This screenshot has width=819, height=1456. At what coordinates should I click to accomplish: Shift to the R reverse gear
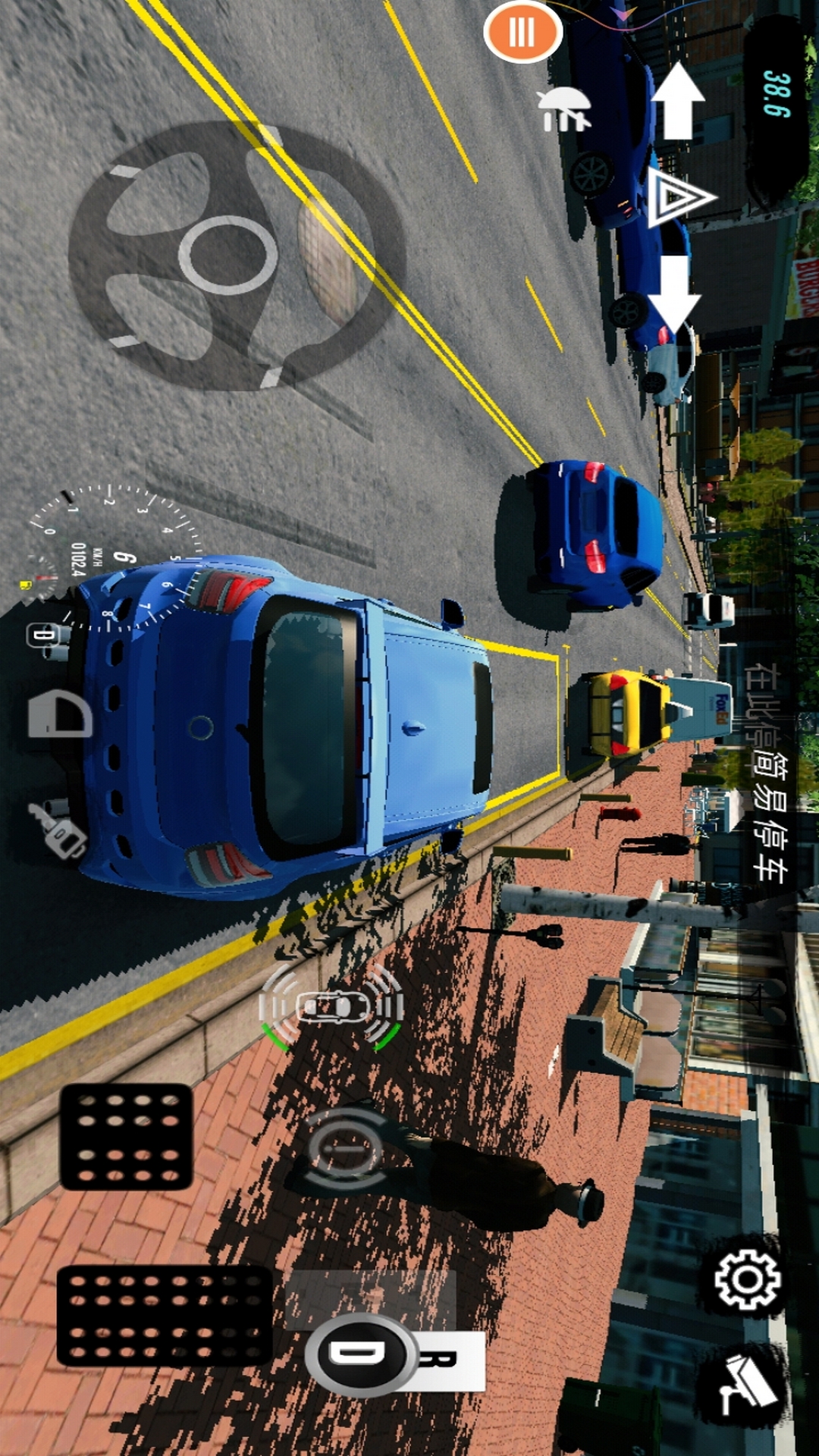449,1360
